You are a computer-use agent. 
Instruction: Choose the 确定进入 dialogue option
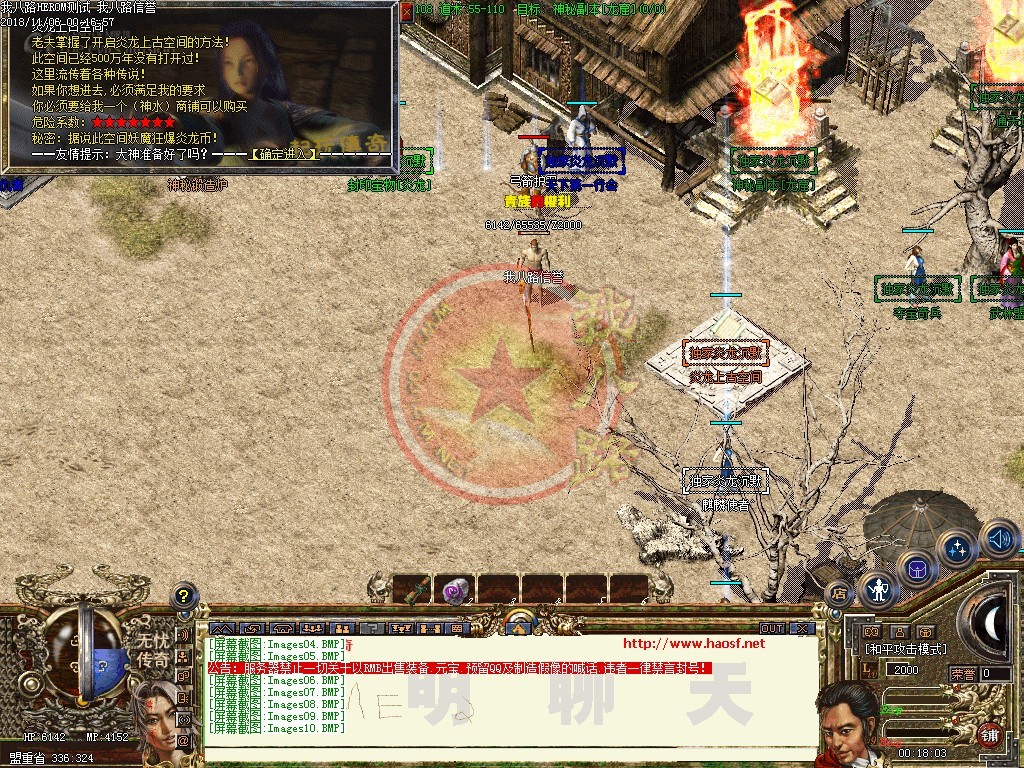pos(285,154)
